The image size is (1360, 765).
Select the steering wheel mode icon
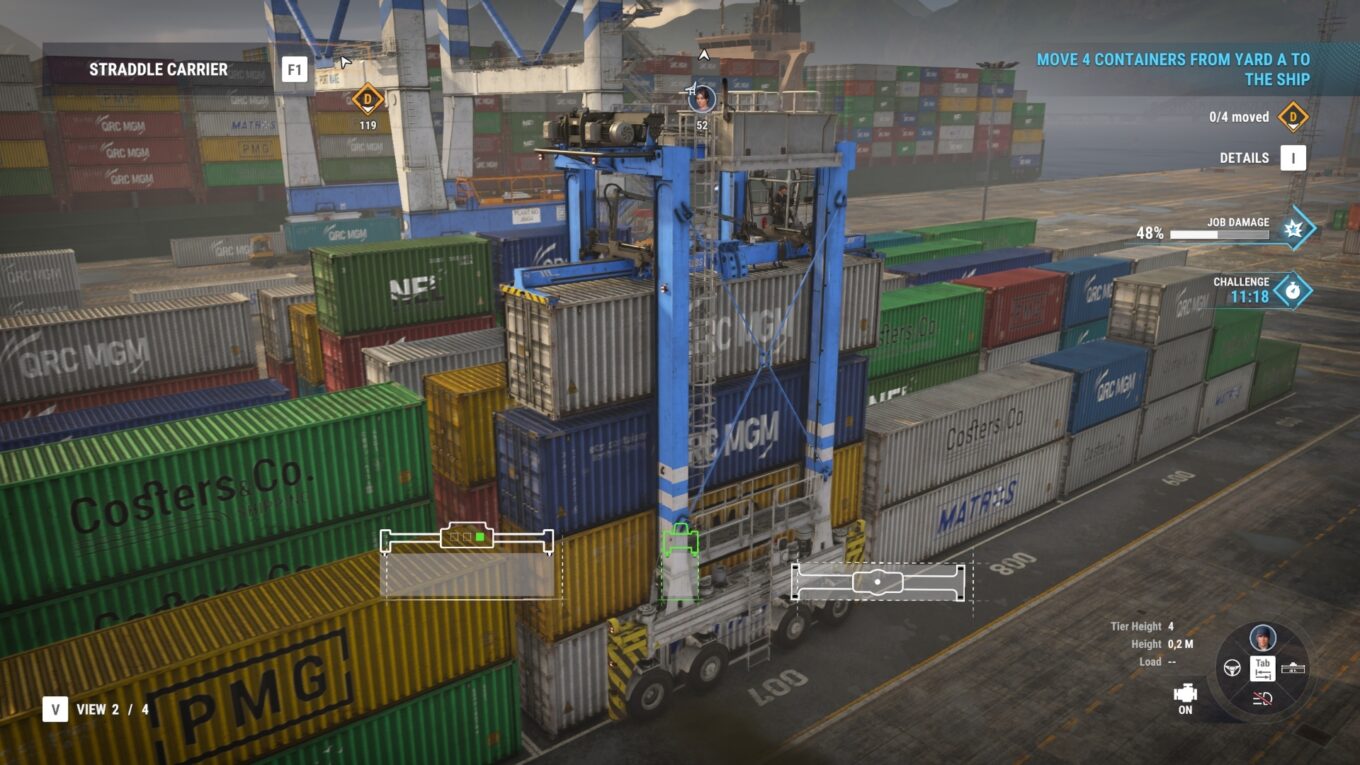pyautogui.click(x=1233, y=666)
